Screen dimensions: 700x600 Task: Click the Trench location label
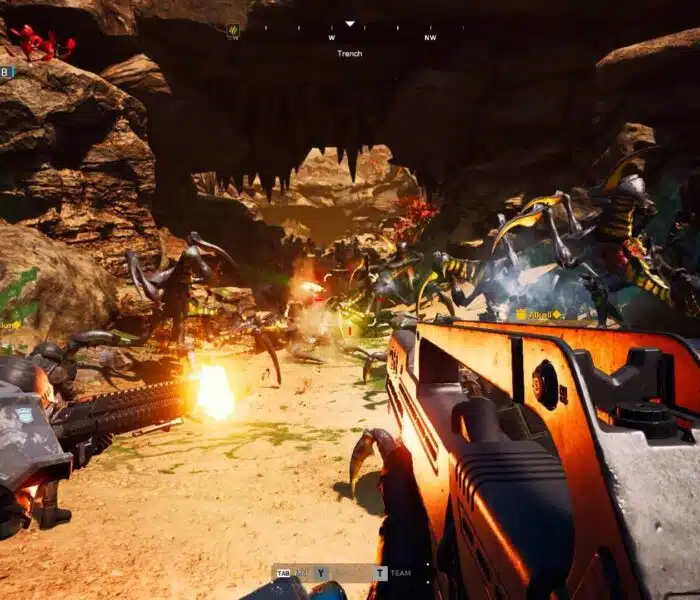(x=350, y=53)
